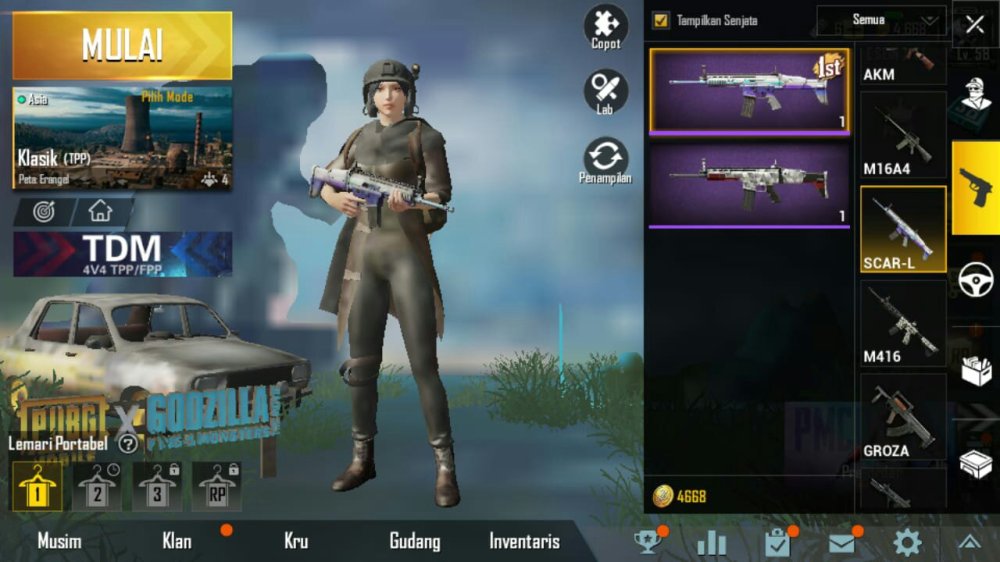Viewport: 1000px width, 562px height.
Task: Open the Copot puzzle-piece button
Action: pyautogui.click(x=606, y=27)
